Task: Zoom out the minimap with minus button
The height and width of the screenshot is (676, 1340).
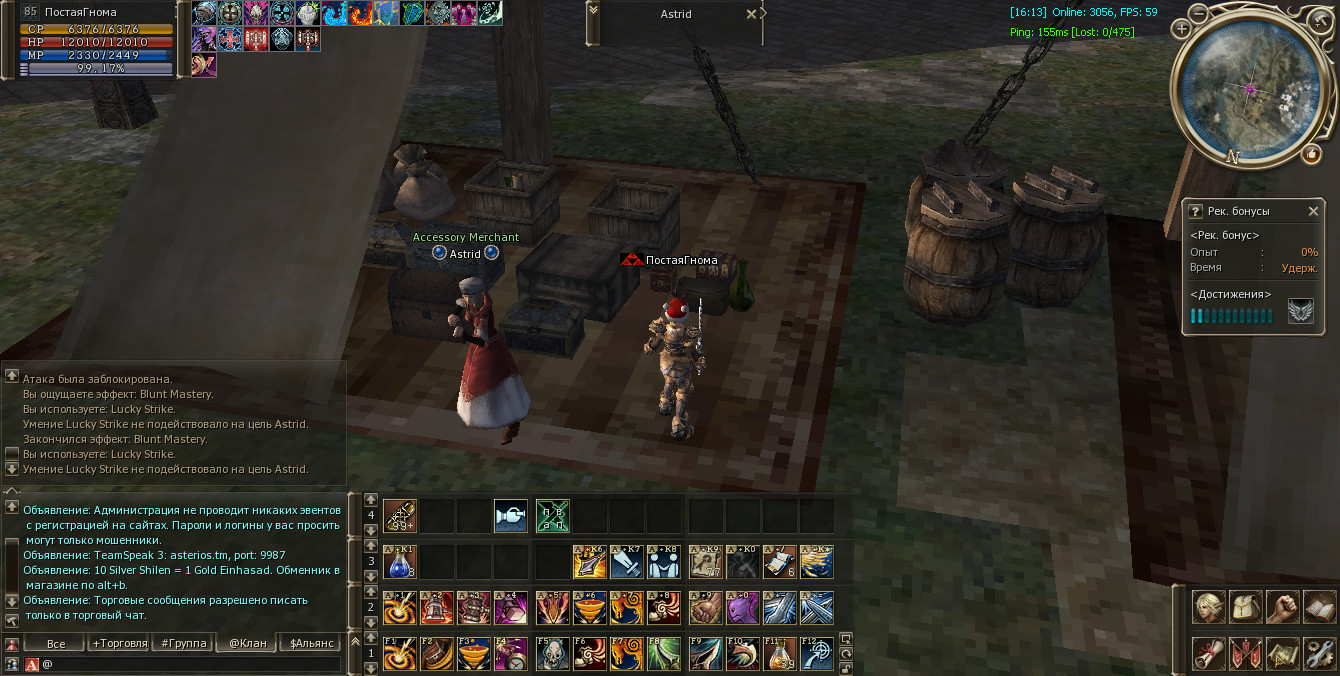Action: [x=1198, y=13]
